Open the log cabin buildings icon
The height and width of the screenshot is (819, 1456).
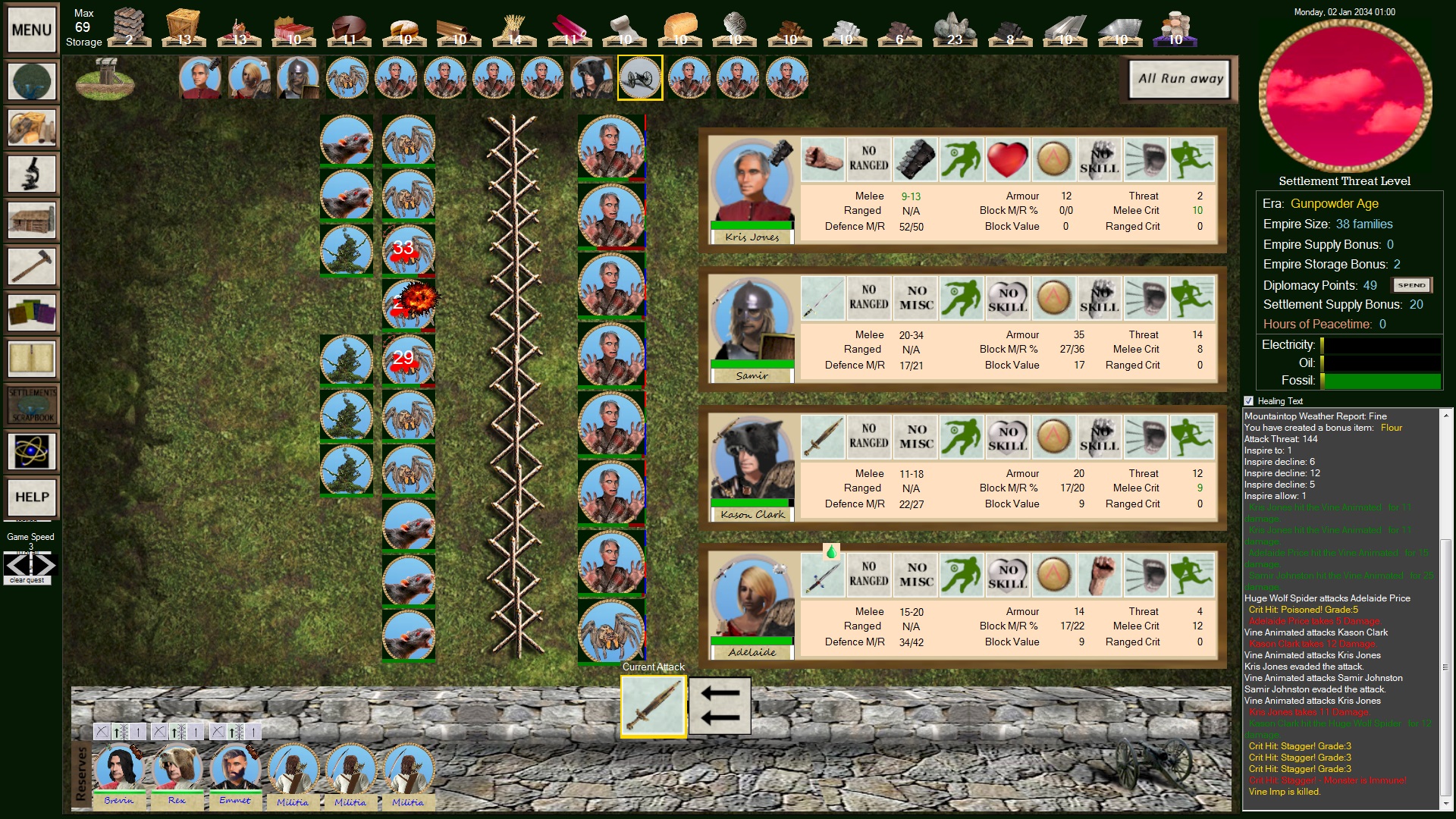[31, 220]
